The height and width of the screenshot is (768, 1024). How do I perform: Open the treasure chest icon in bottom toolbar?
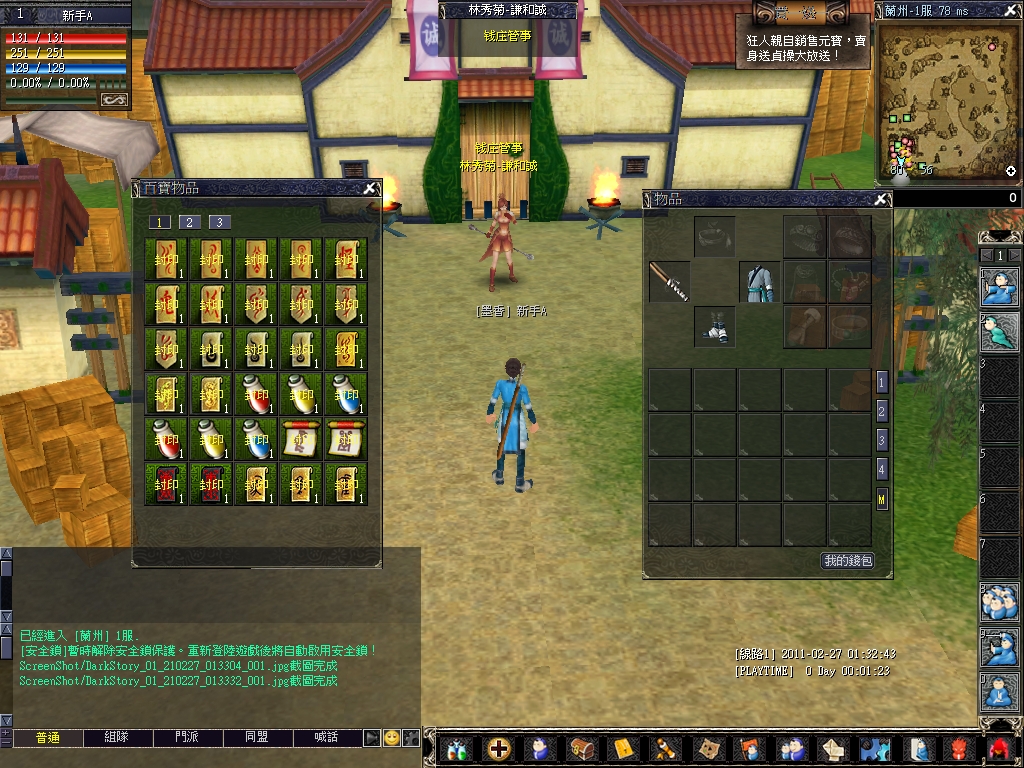(581, 748)
